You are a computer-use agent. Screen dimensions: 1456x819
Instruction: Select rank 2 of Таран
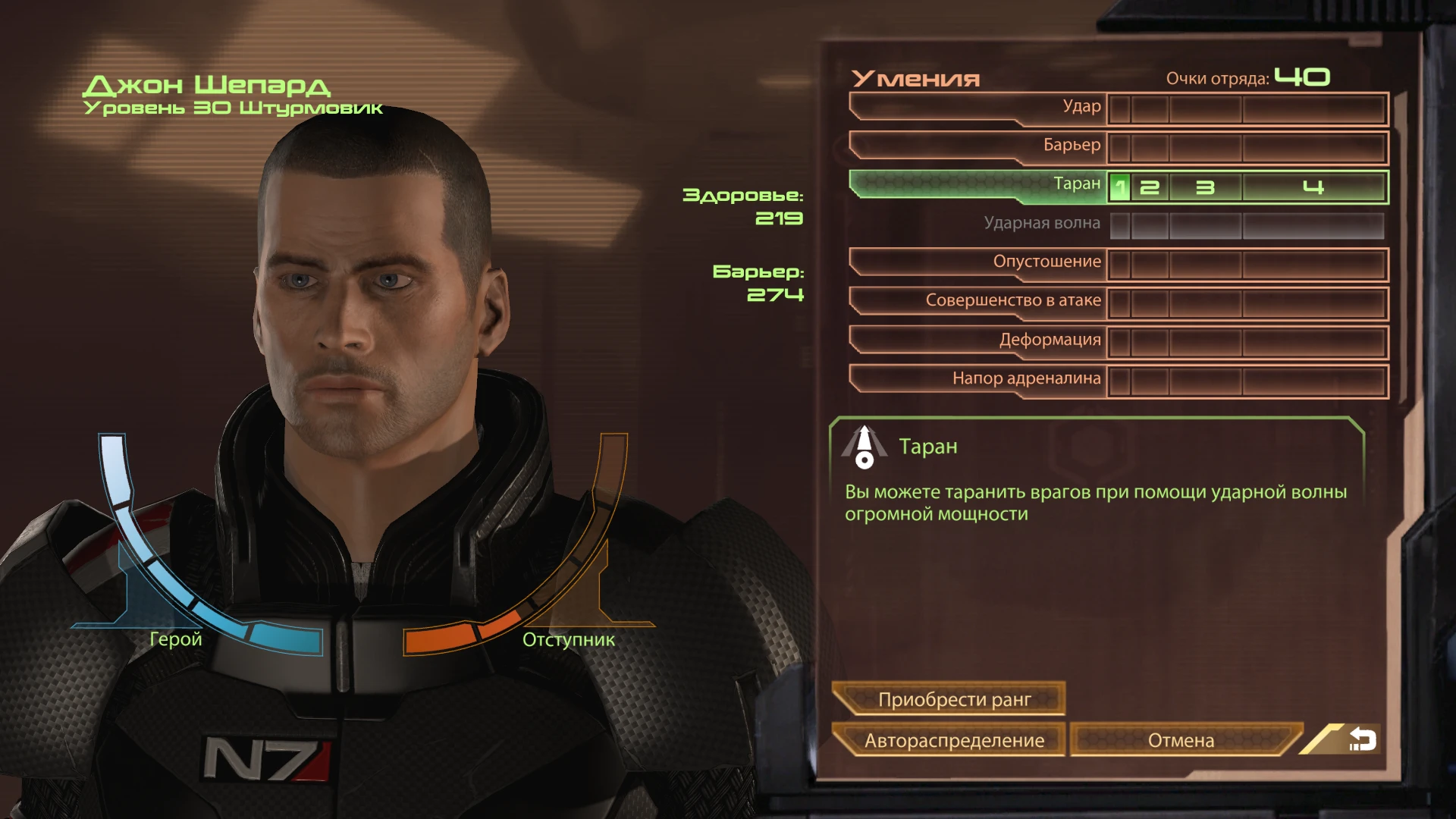1149,184
